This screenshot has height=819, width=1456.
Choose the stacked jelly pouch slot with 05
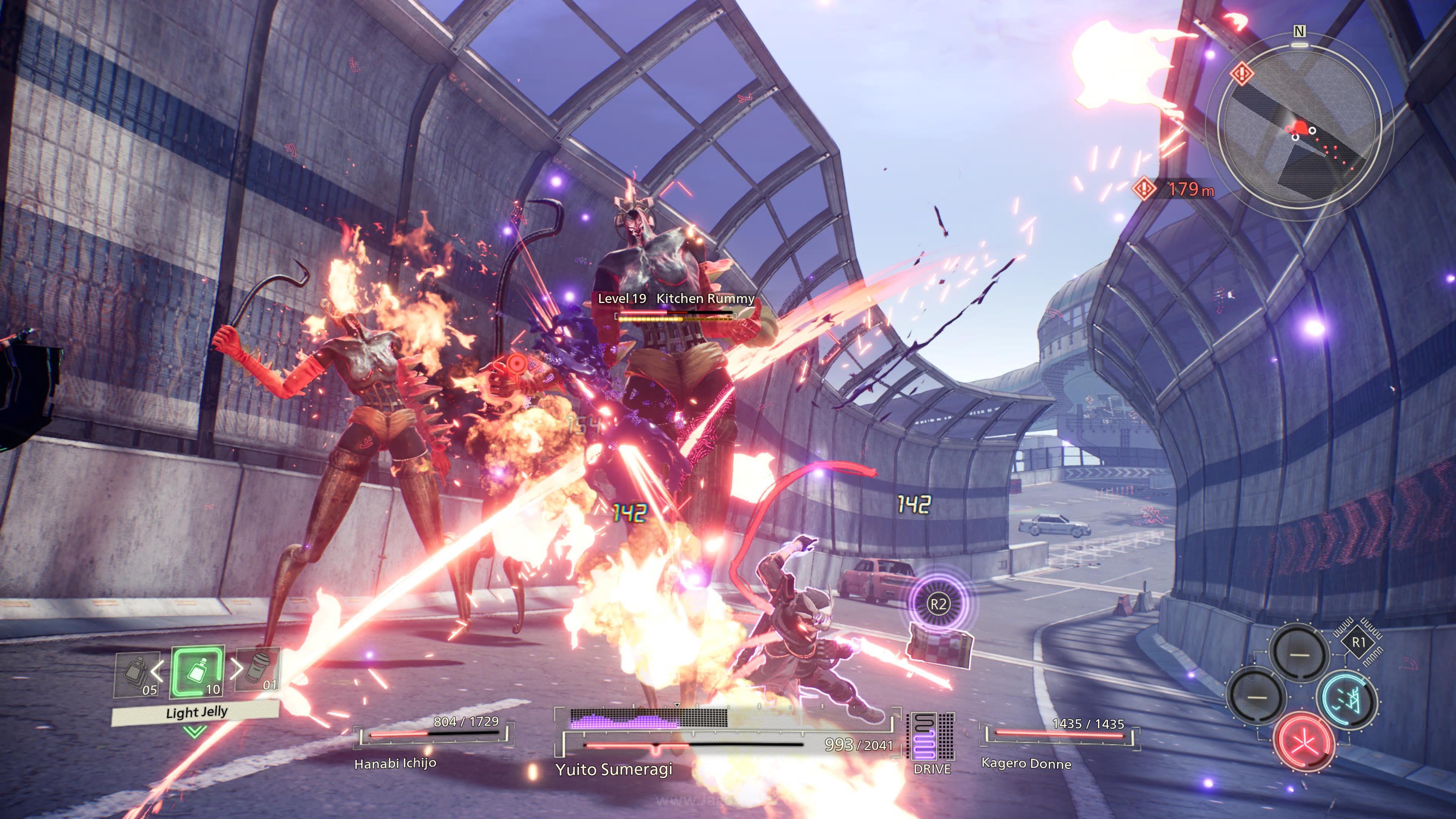coord(136,674)
